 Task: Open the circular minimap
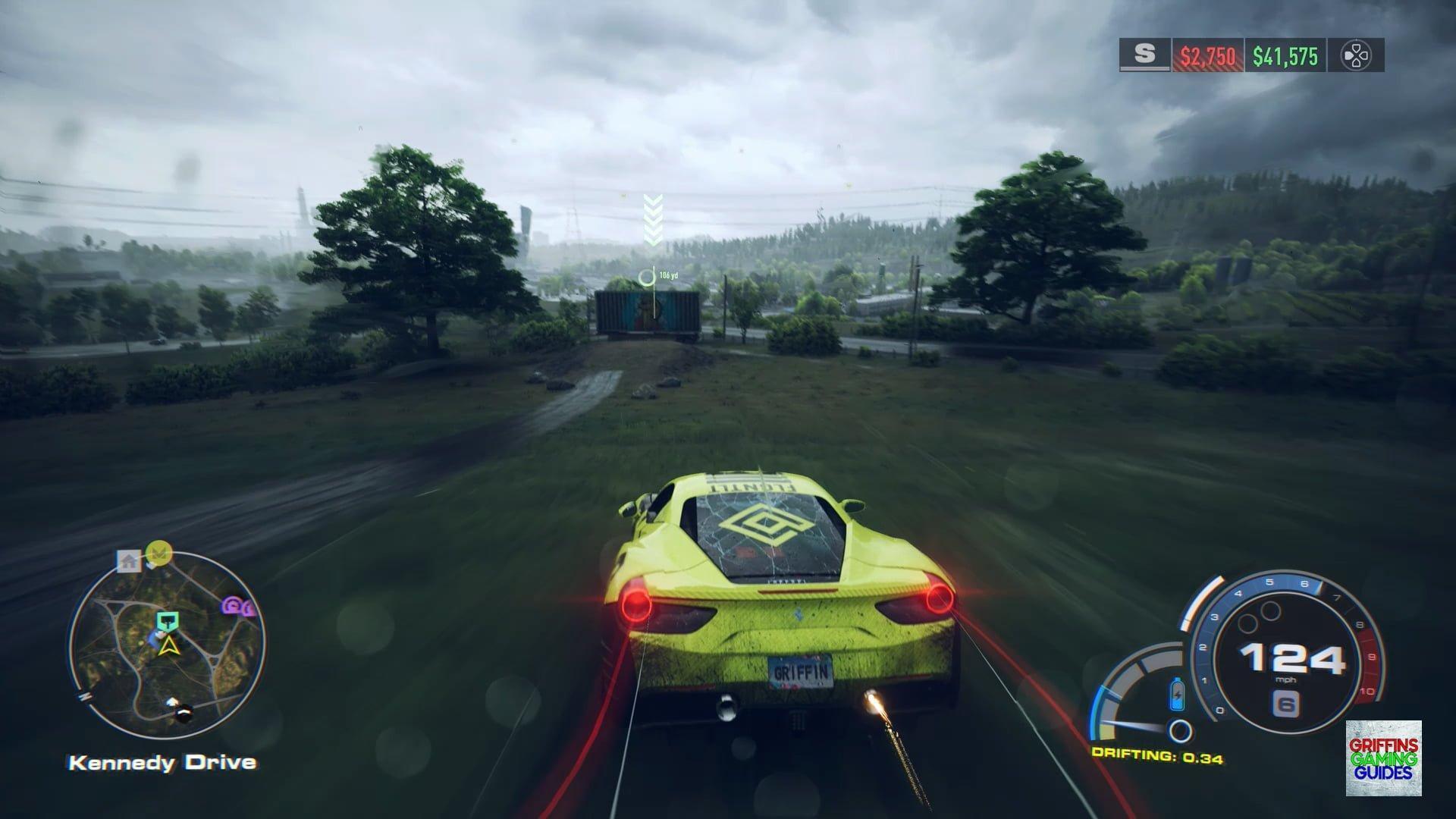tap(167, 646)
